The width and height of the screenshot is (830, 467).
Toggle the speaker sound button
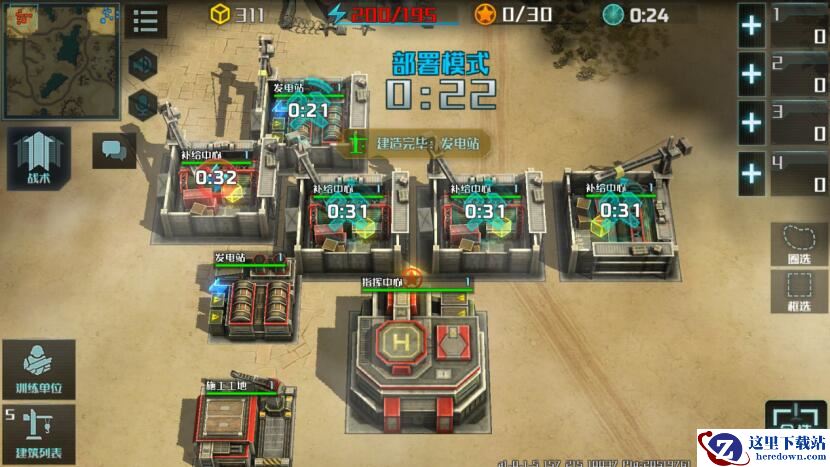(145, 63)
